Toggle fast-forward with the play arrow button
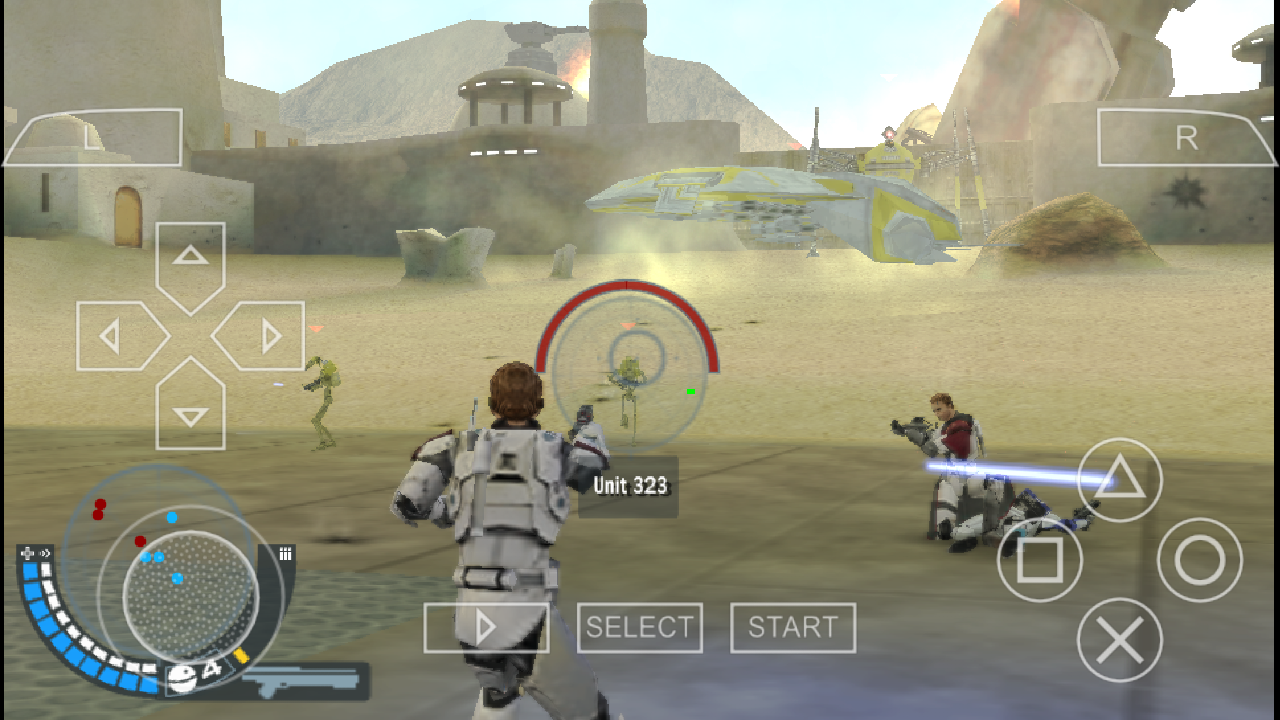Screen dimensions: 1280x720 (486, 628)
